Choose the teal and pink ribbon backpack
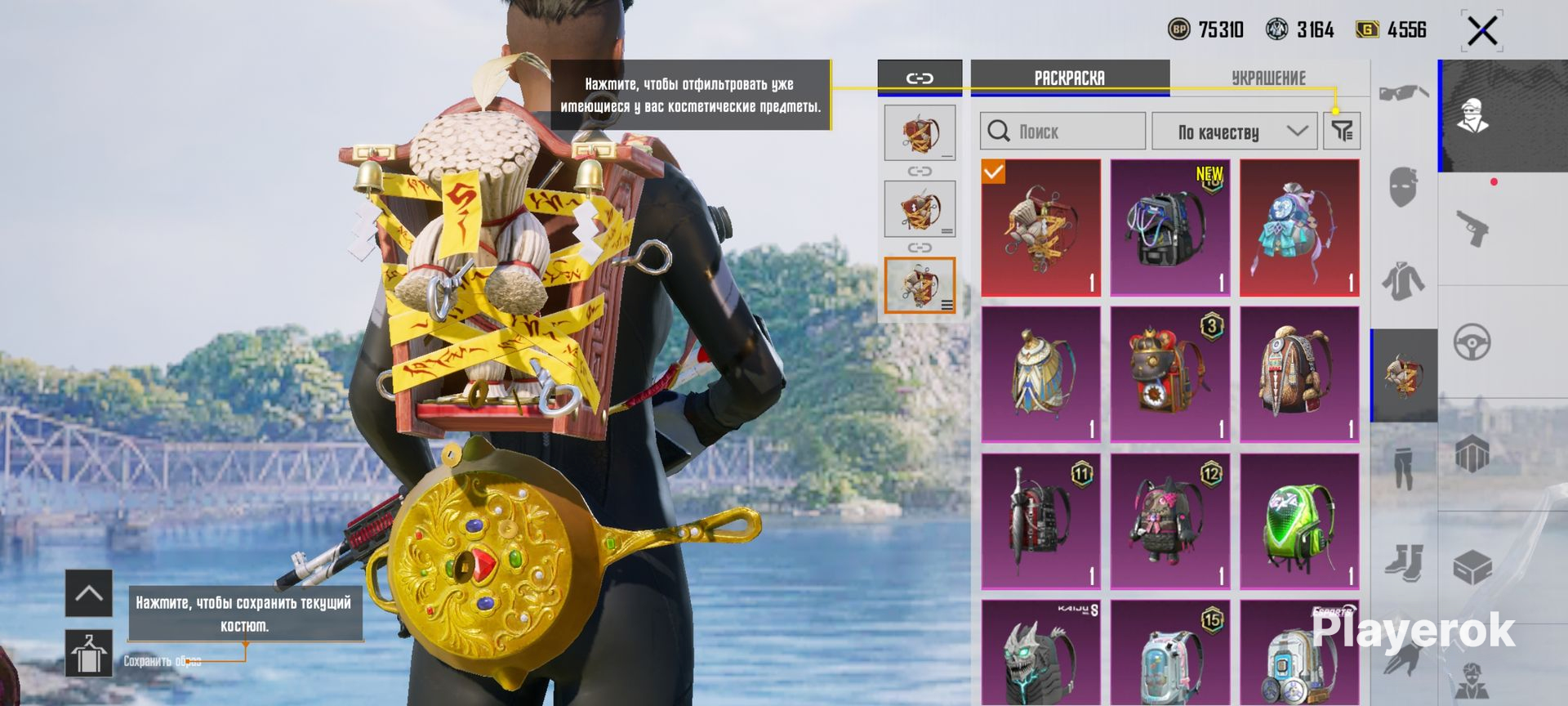Viewport: 1568px width, 706px height. (1299, 227)
